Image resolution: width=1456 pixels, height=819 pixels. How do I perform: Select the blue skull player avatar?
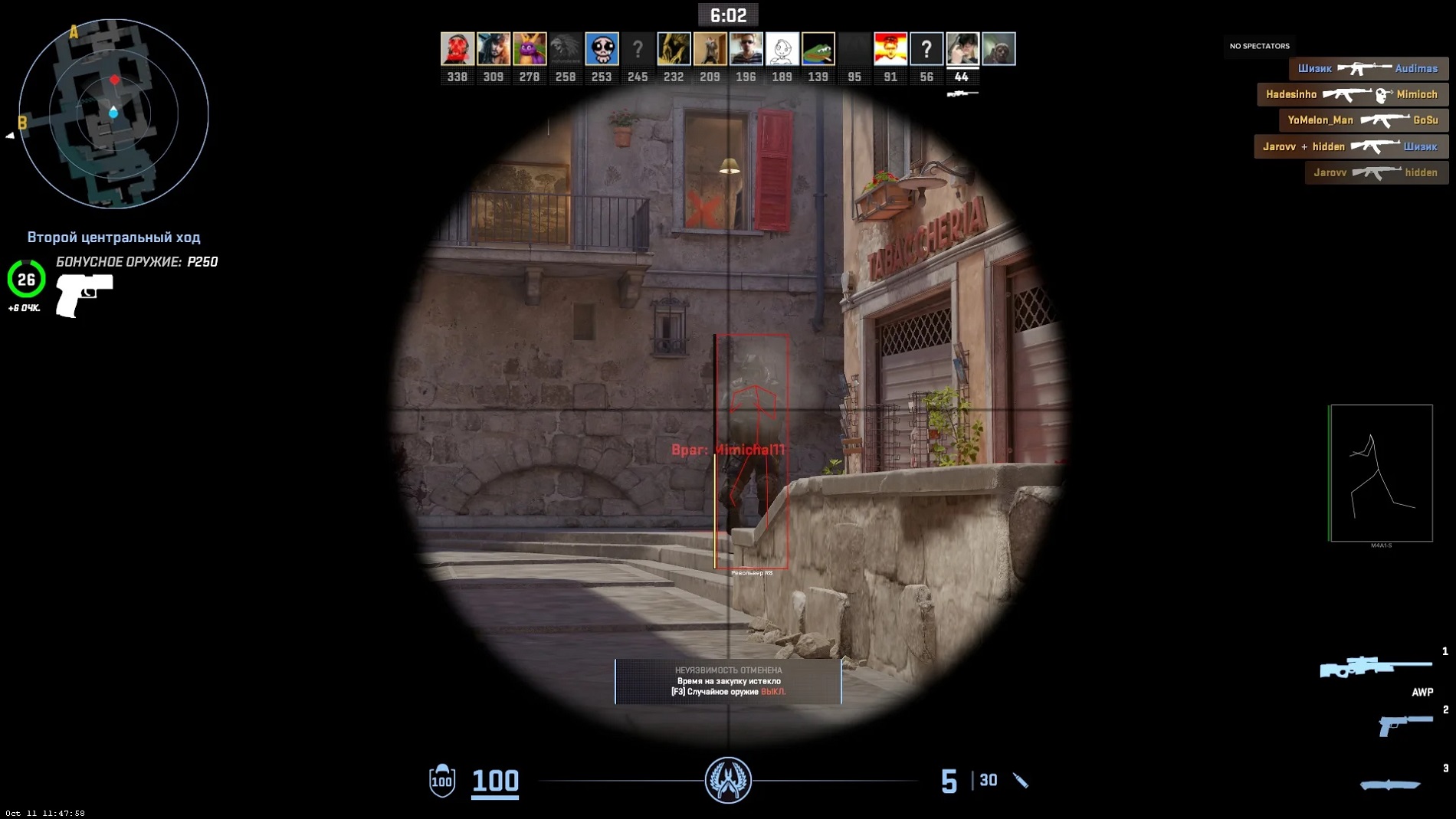[x=602, y=49]
